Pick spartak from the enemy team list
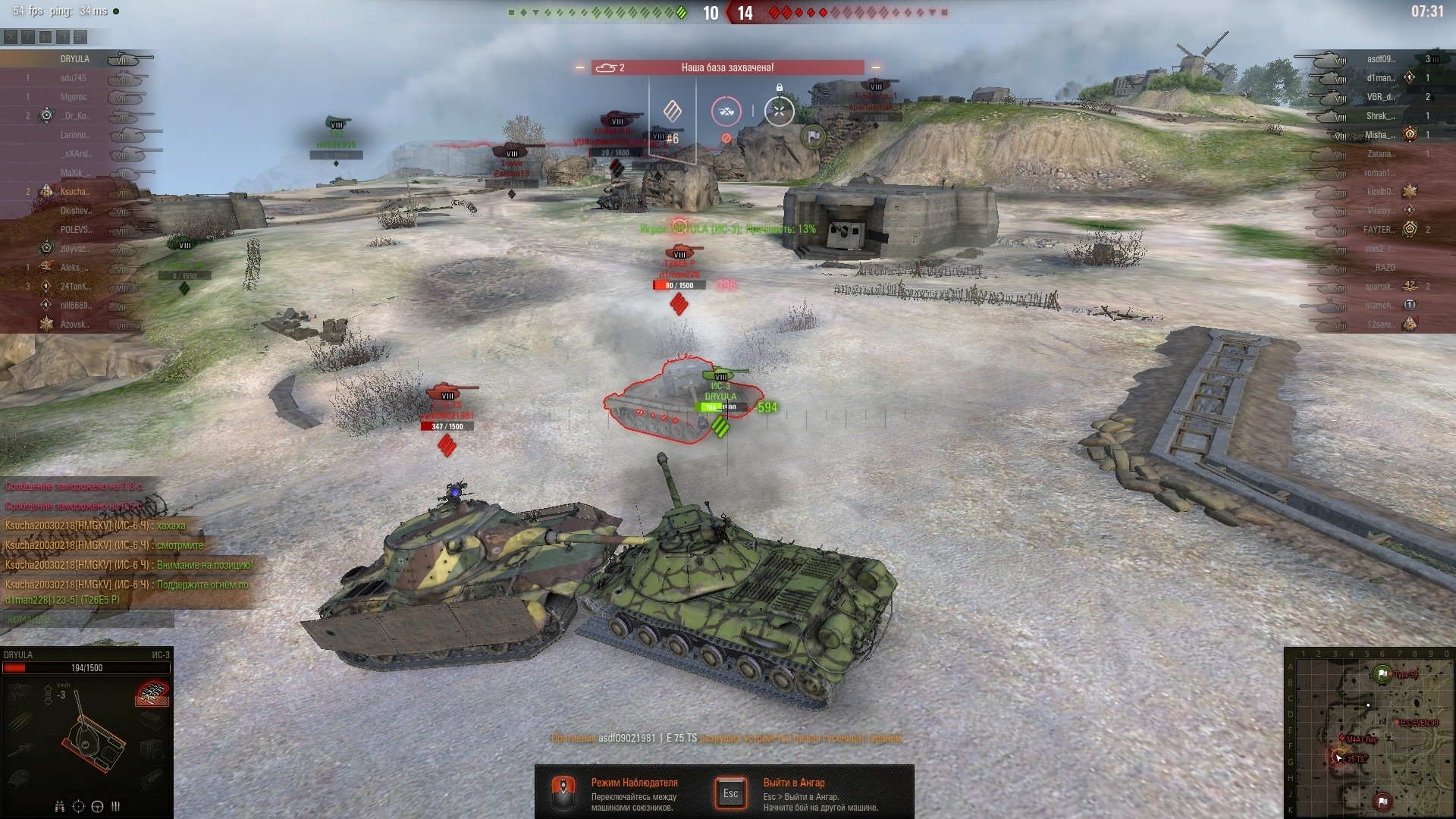 point(1379,287)
